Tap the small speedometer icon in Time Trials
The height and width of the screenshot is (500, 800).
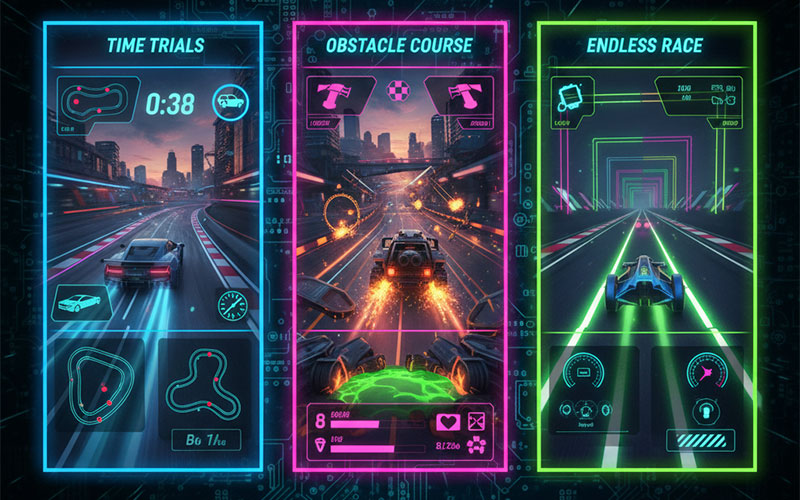[x=233, y=305]
